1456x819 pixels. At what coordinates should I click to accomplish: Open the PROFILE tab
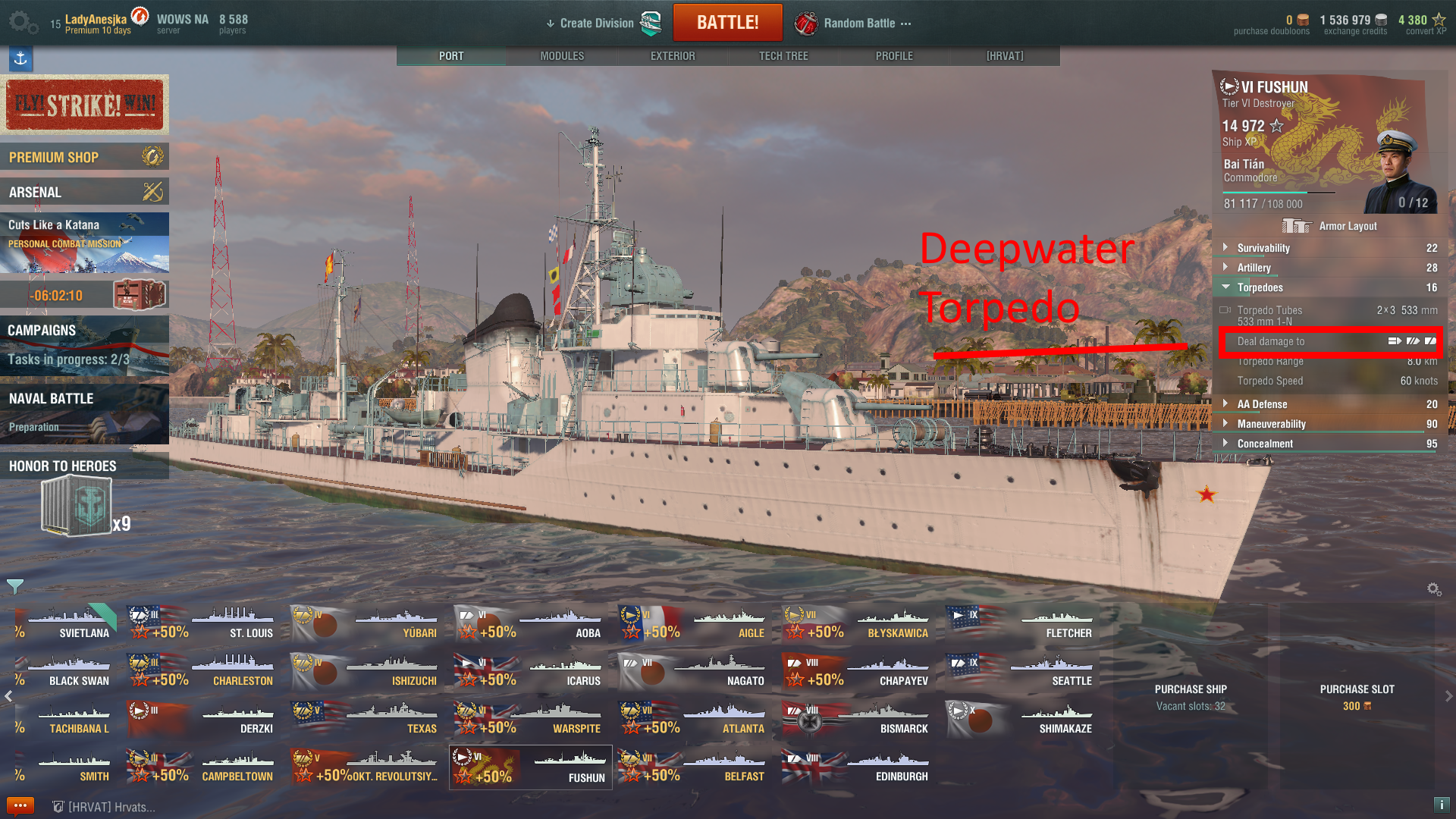(x=894, y=56)
